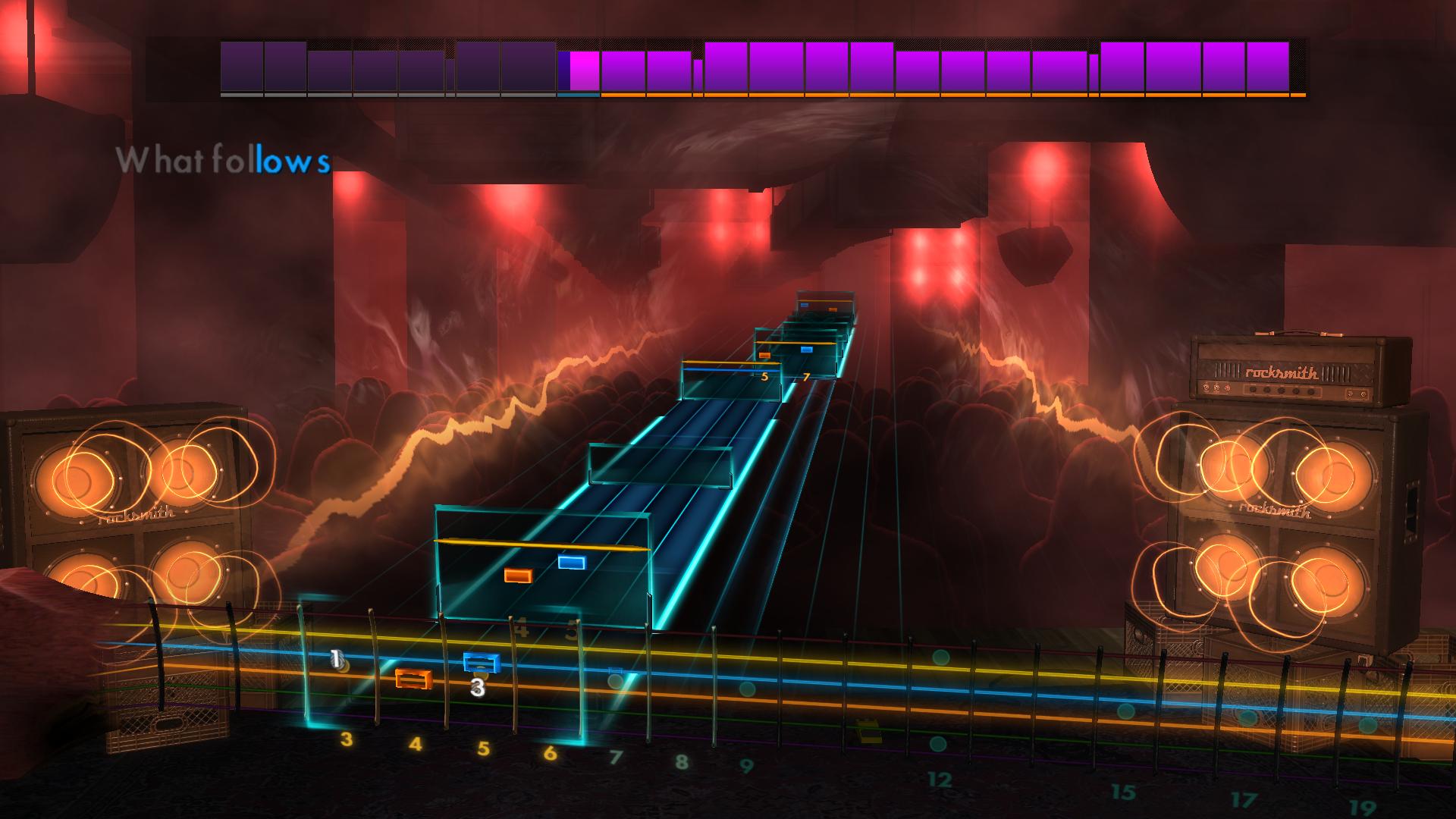The width and height of the screenshot is (1456, 819).
Task: Click the small teal segment where phrases change color
Action: coord(579,96)
